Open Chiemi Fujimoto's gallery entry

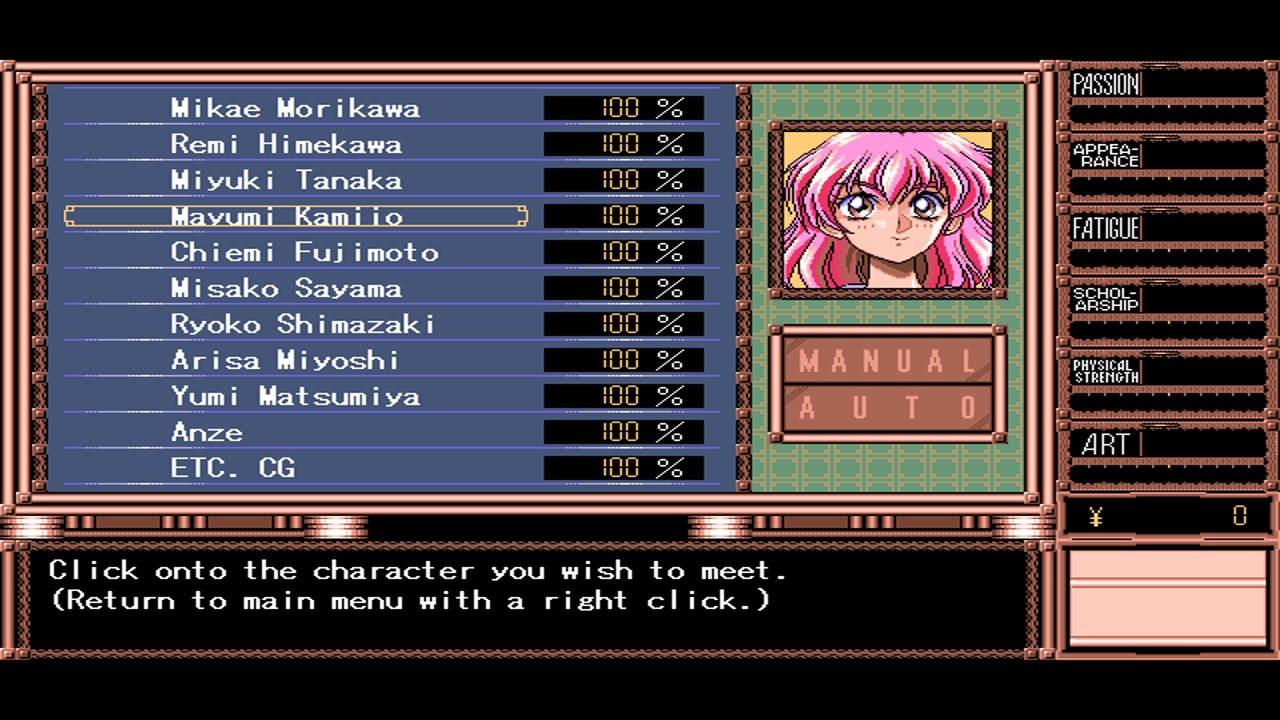[304, 252]
